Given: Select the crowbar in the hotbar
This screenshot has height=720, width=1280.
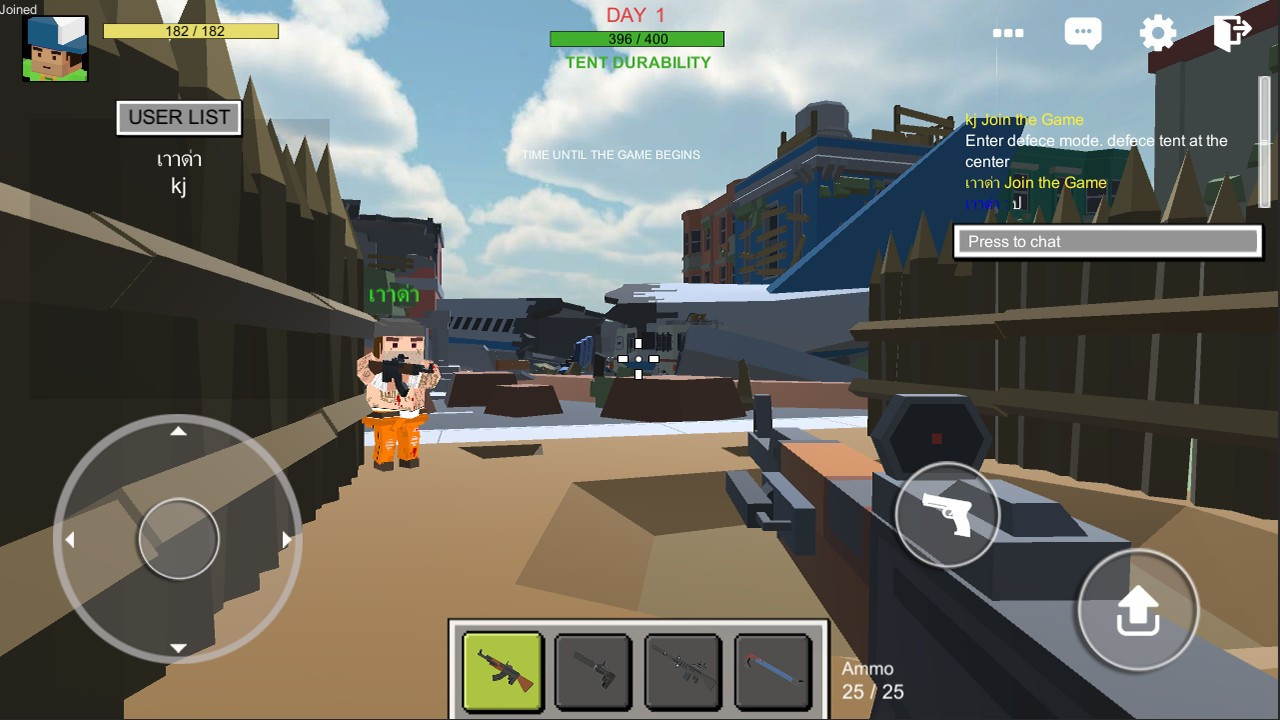Looking at the screenshot, I should (x=773, y=671).
